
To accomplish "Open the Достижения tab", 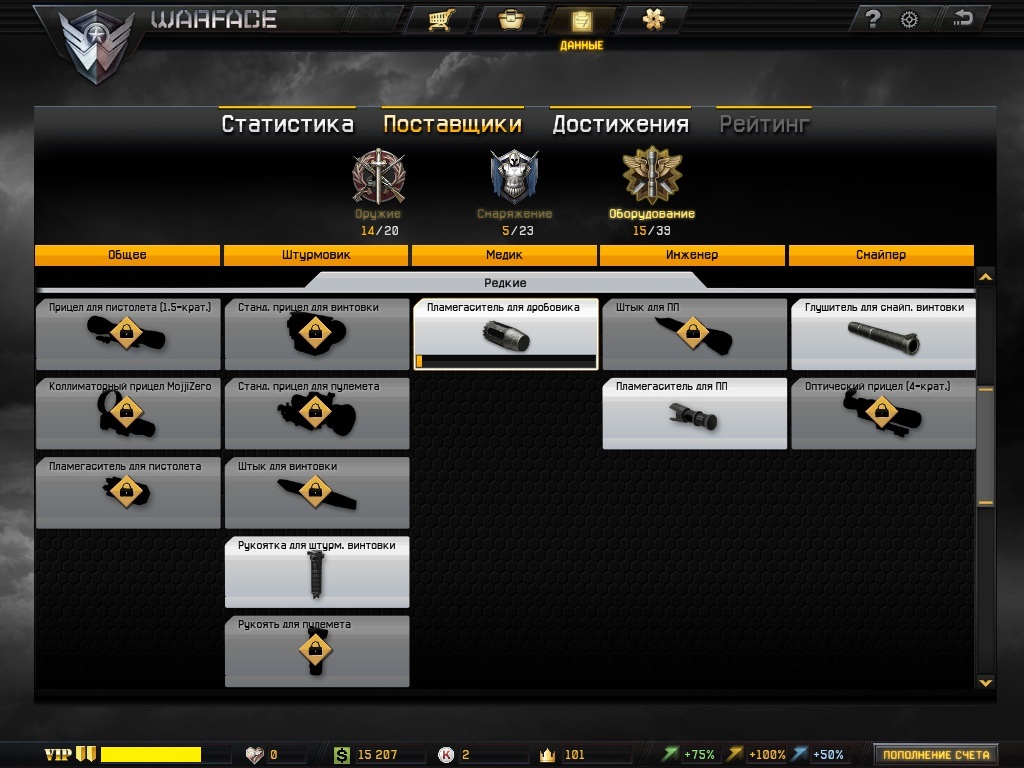I will [x=620, y=124].
